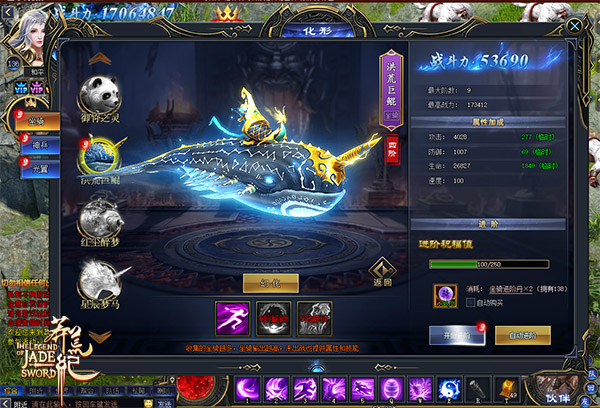Select the purple running-figure mount skill

point(231,316)
